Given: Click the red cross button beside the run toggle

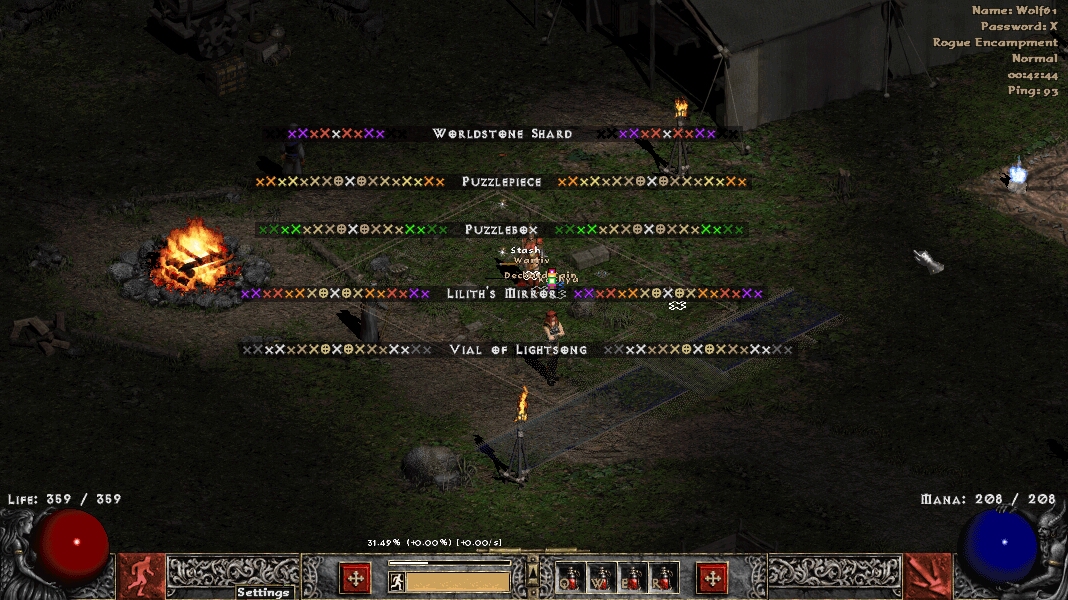Looking at the screenshot, I should (355, 578).
